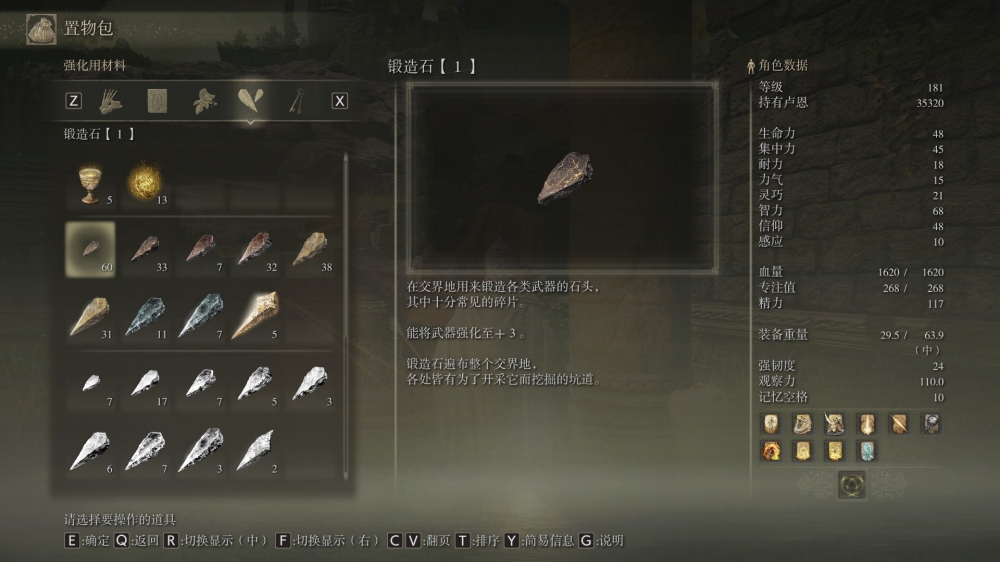The image size is (1000, 562).
Task: Open the scroll-shaped category tab
Action: point(157,100)
